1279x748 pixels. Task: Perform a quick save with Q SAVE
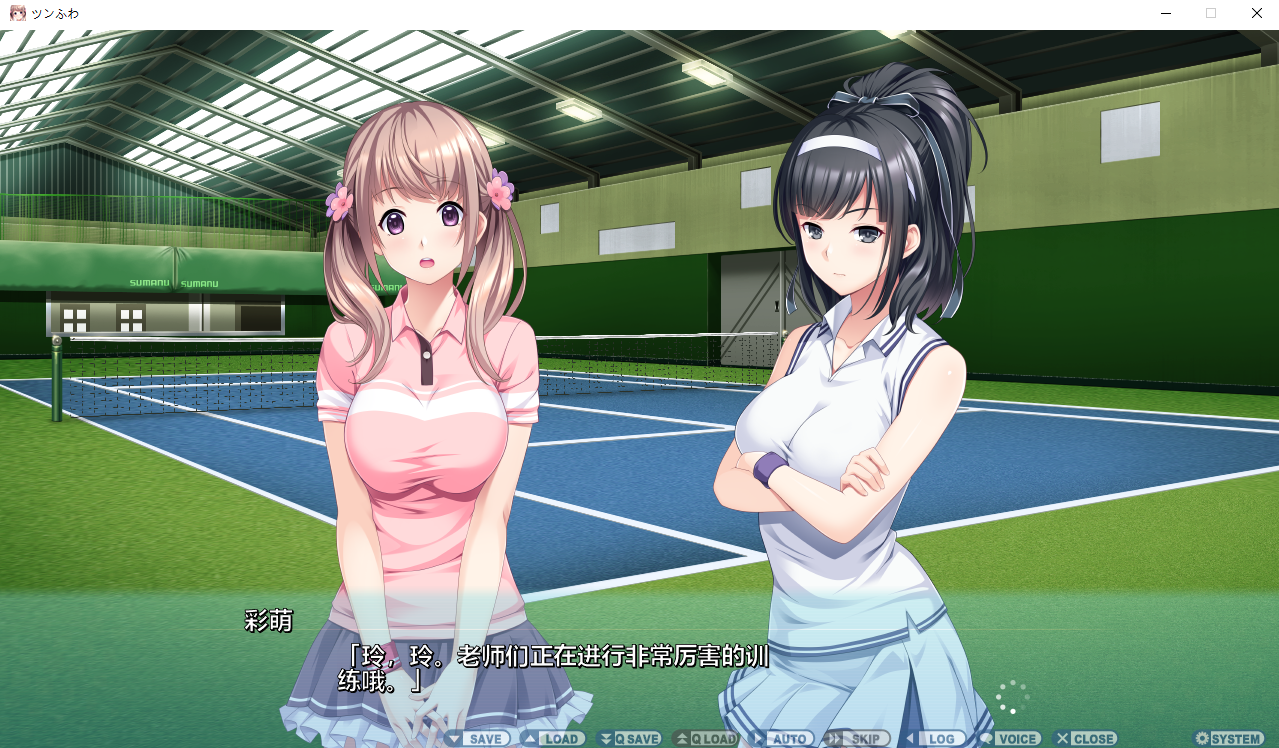[629, 739]
